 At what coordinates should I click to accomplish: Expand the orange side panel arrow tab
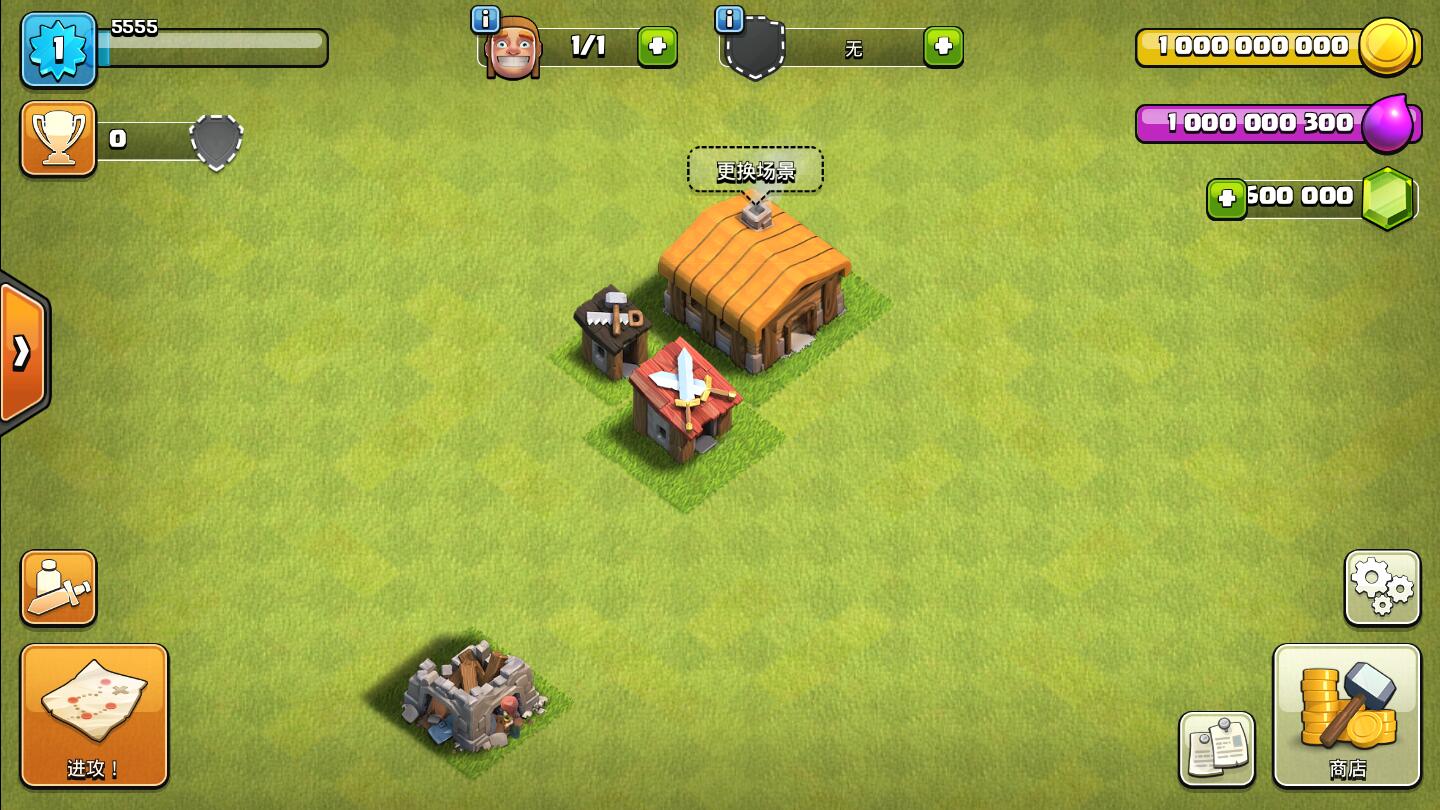(x=22, y=352)
